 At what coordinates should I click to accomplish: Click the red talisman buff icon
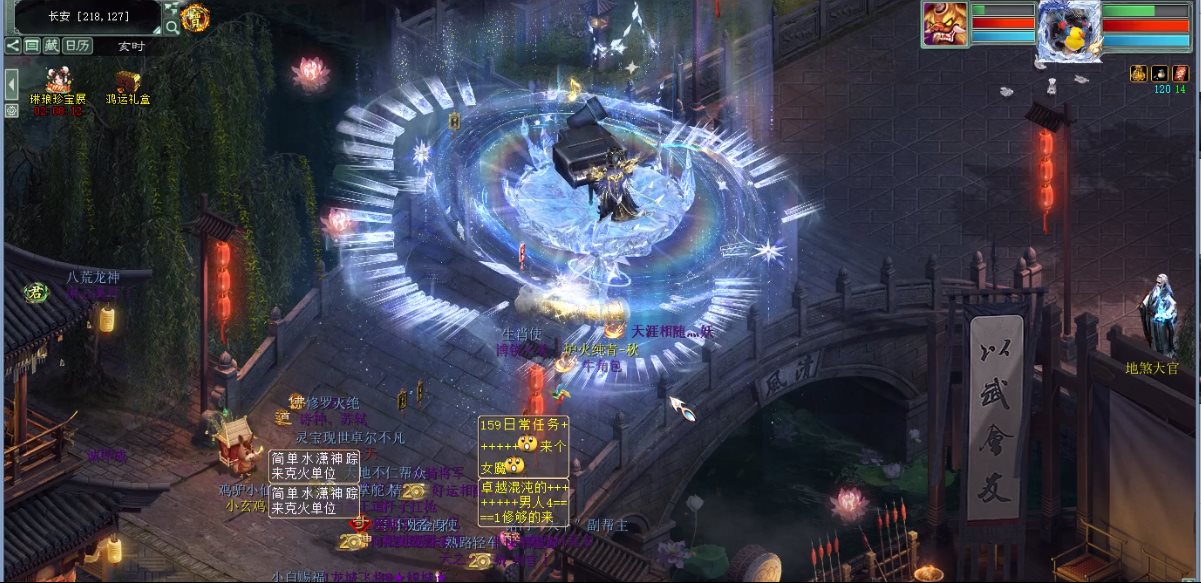[1180, 73]
